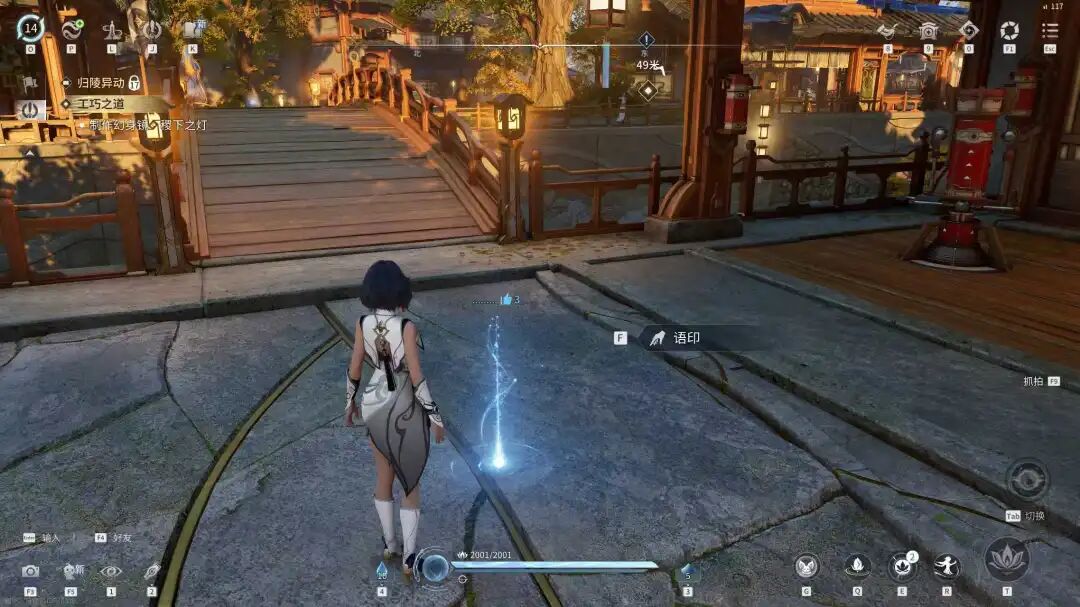Select the 工巧之道 quest tracker entry
1080x607 pixels.
(101, 104)
